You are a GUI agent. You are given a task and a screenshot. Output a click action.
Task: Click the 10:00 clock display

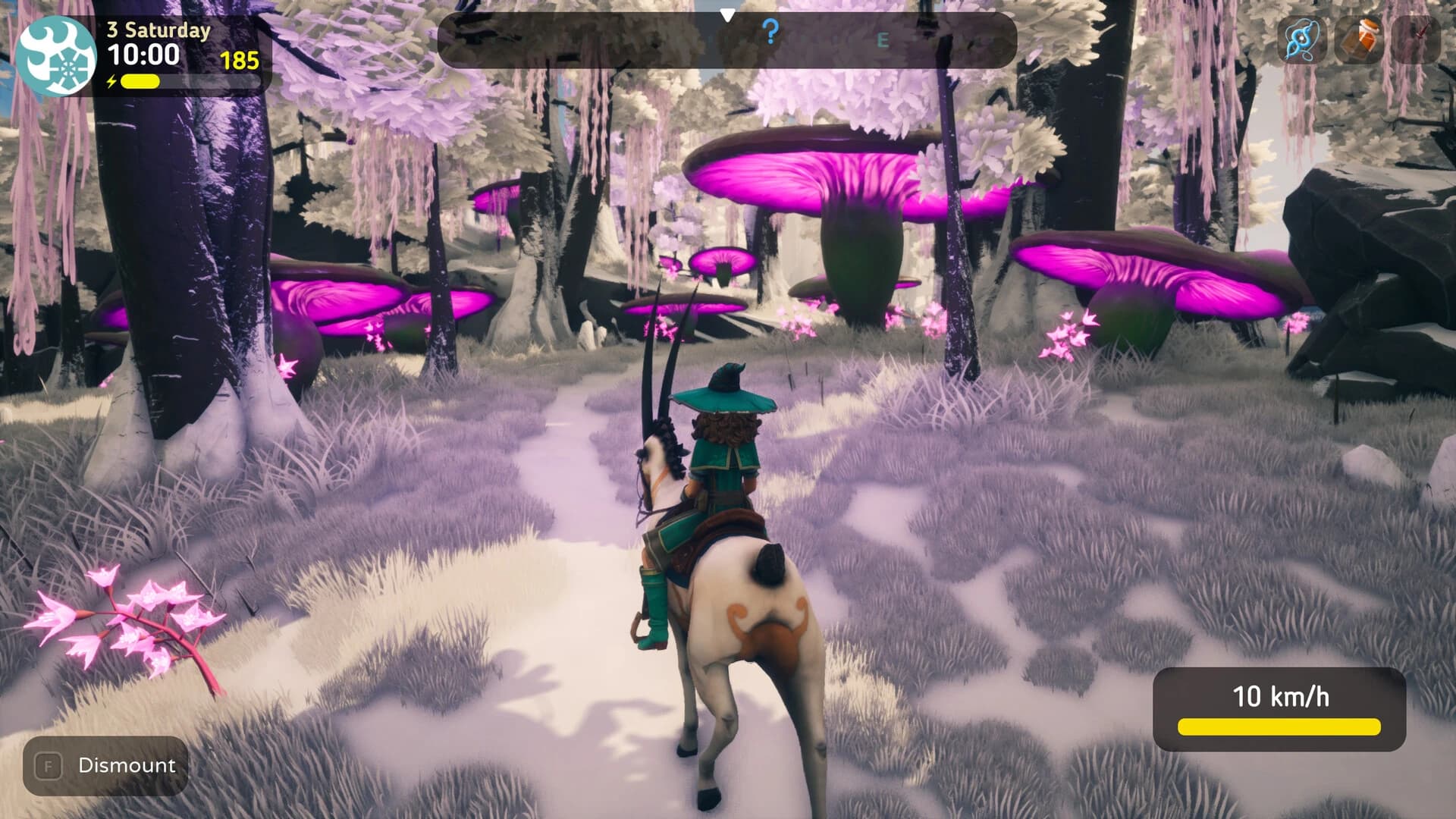click(146, 55)
